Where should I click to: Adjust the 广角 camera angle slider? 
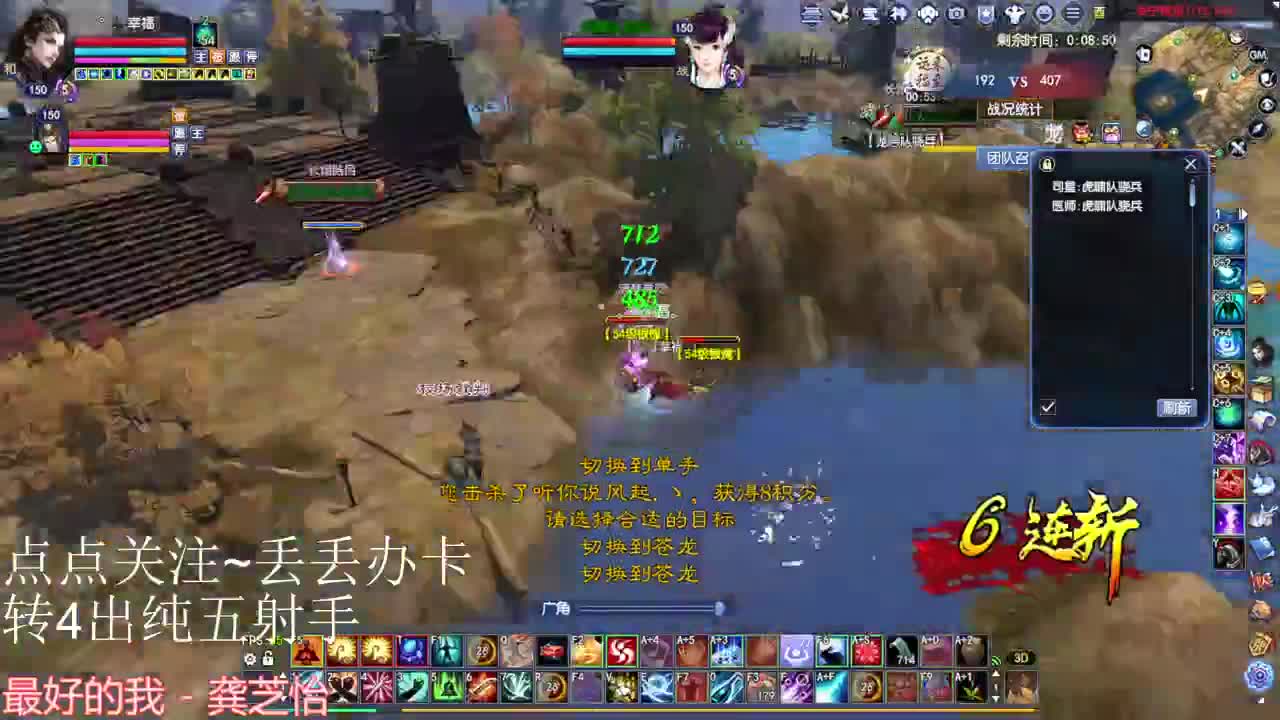click(x=719, y=607)
